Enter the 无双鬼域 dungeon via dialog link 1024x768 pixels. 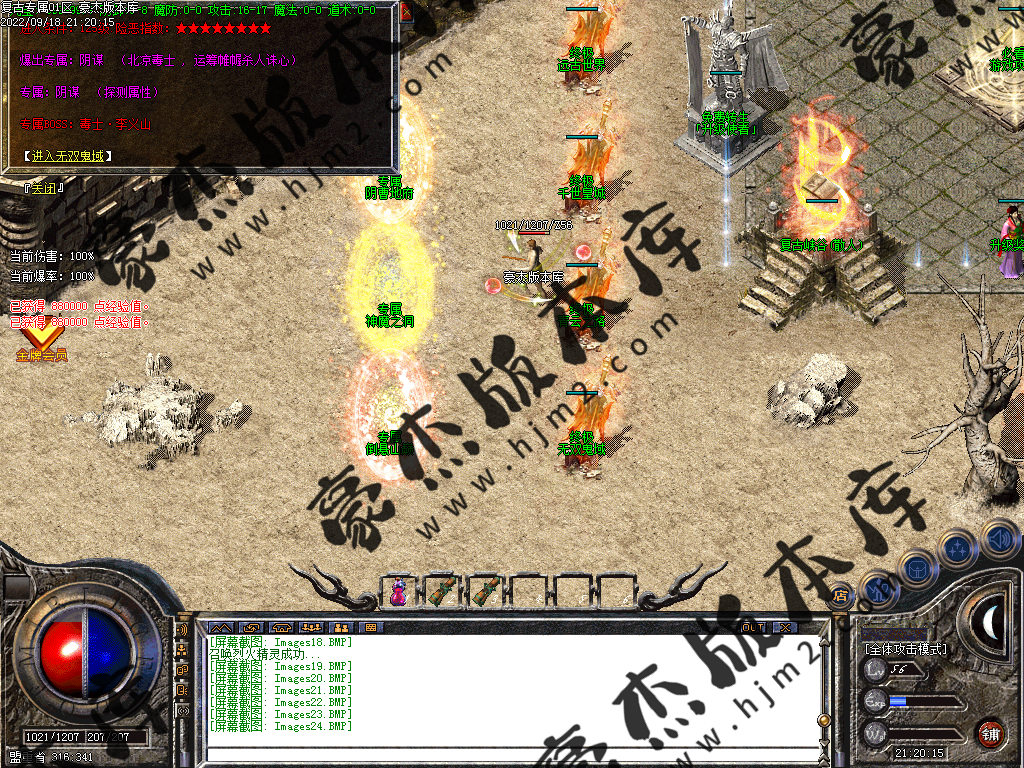[x=68, y=156]
